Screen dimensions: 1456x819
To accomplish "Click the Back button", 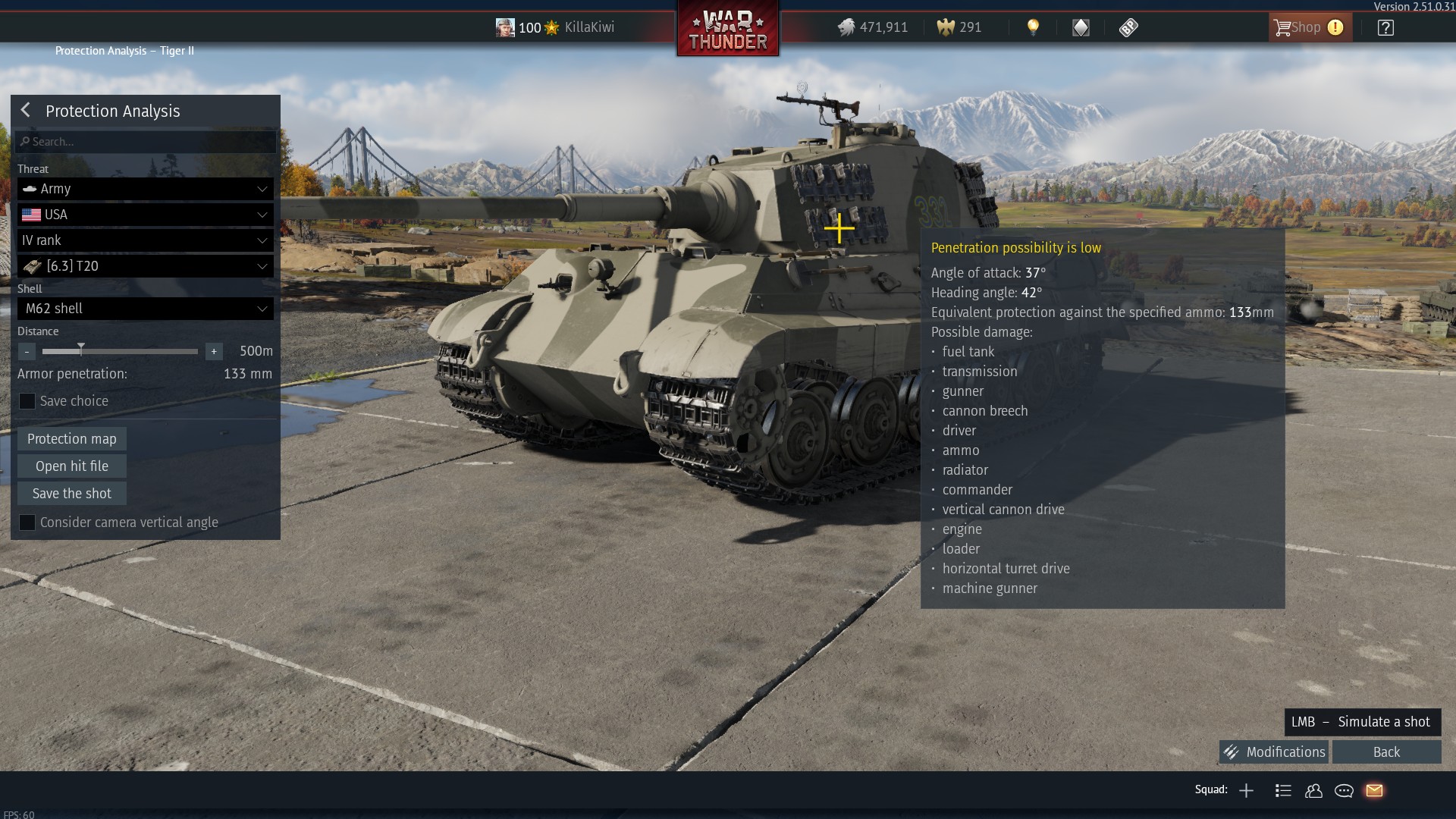I will point(1386,752).
